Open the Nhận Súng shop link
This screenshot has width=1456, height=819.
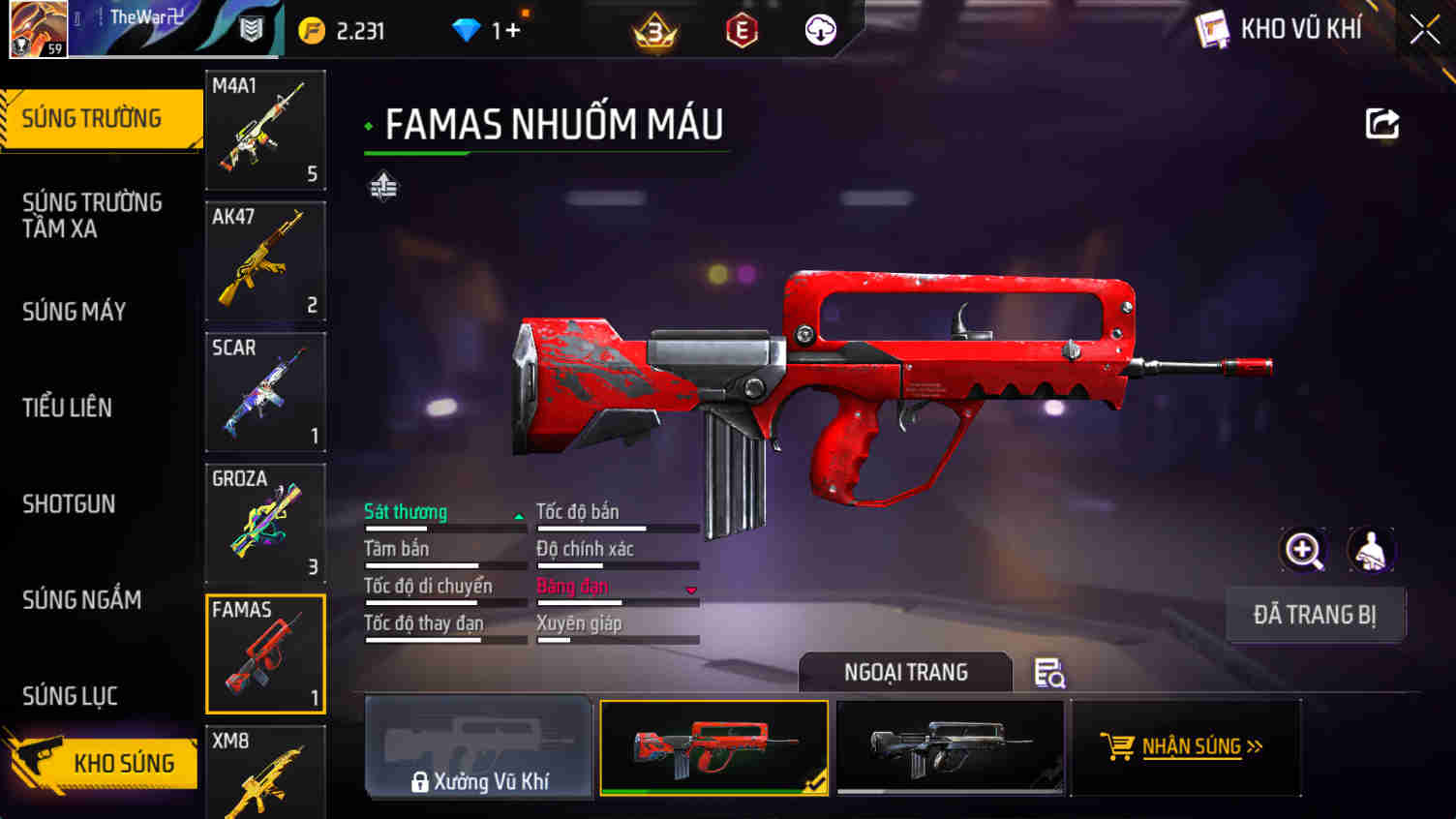pyautogui.click(x=1184, y=746)
